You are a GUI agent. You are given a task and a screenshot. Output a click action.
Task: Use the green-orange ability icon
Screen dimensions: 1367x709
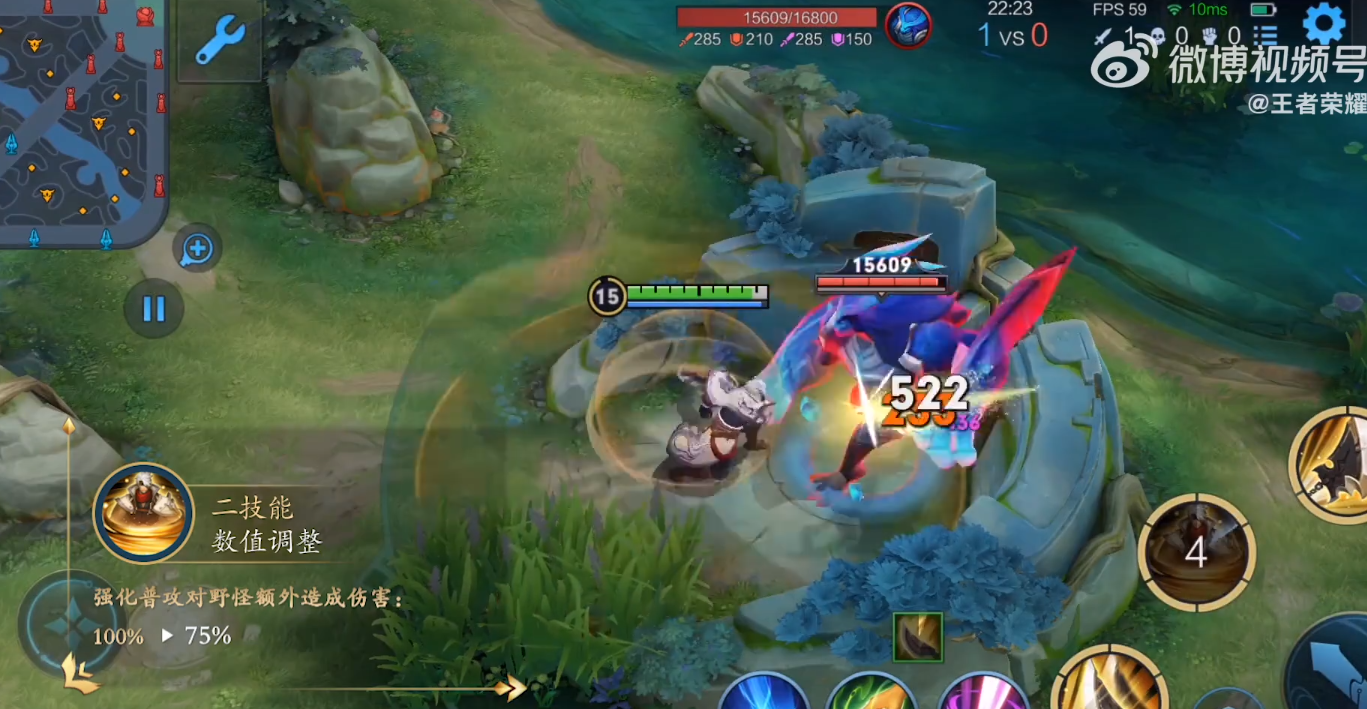pos(871,694)
